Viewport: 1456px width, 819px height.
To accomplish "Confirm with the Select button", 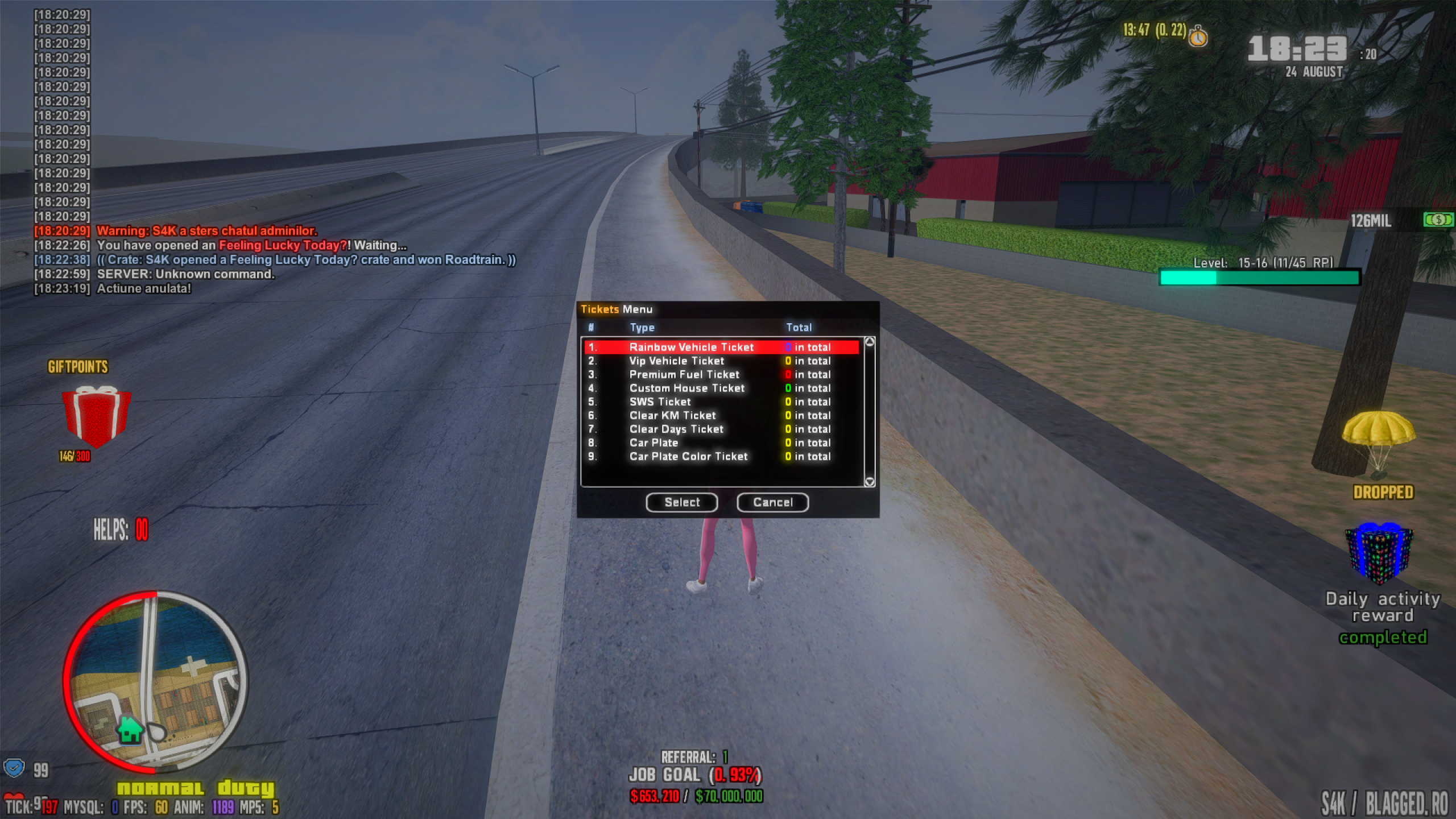I will pos(681,502).
